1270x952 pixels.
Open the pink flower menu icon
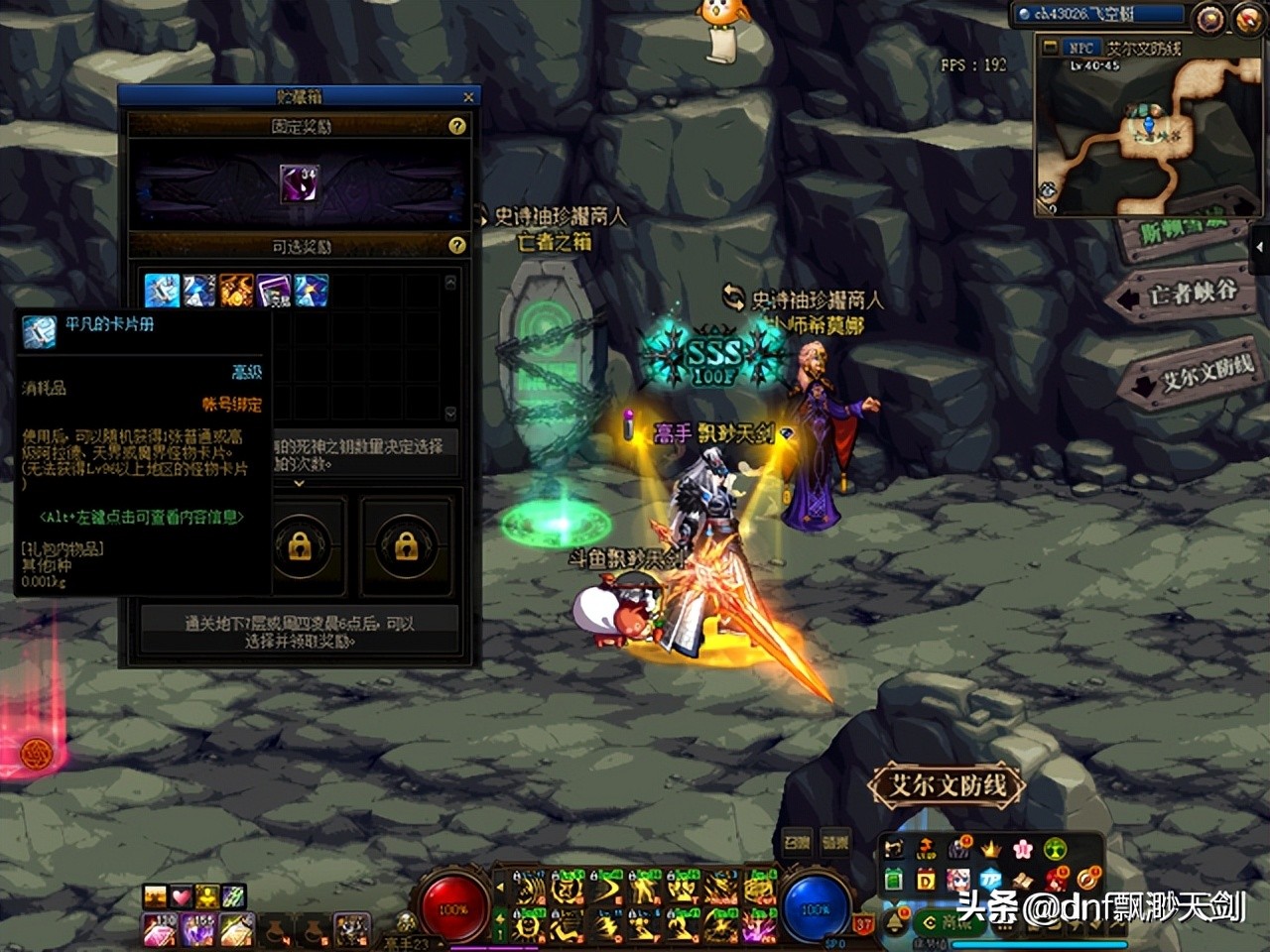point(1023,849)
